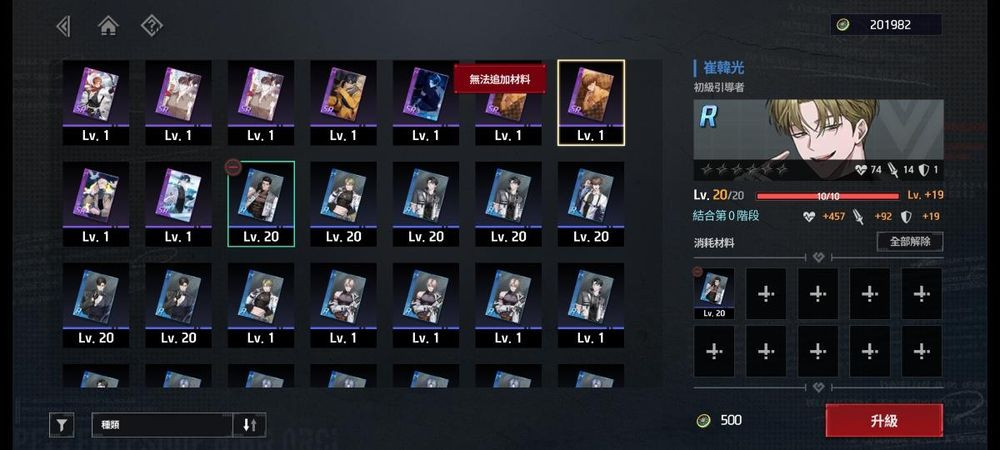Click the red 升級 upgrade button
This screenshot has width=1000, height=450.
click(883, 420)
